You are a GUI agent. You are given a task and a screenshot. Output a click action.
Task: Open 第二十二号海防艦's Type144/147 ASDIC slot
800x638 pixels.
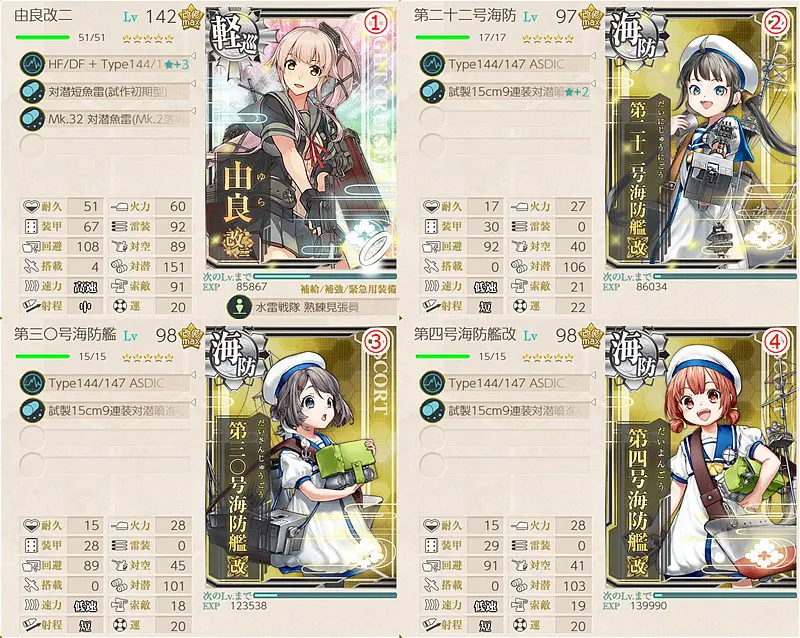click(x=505, y=64)
